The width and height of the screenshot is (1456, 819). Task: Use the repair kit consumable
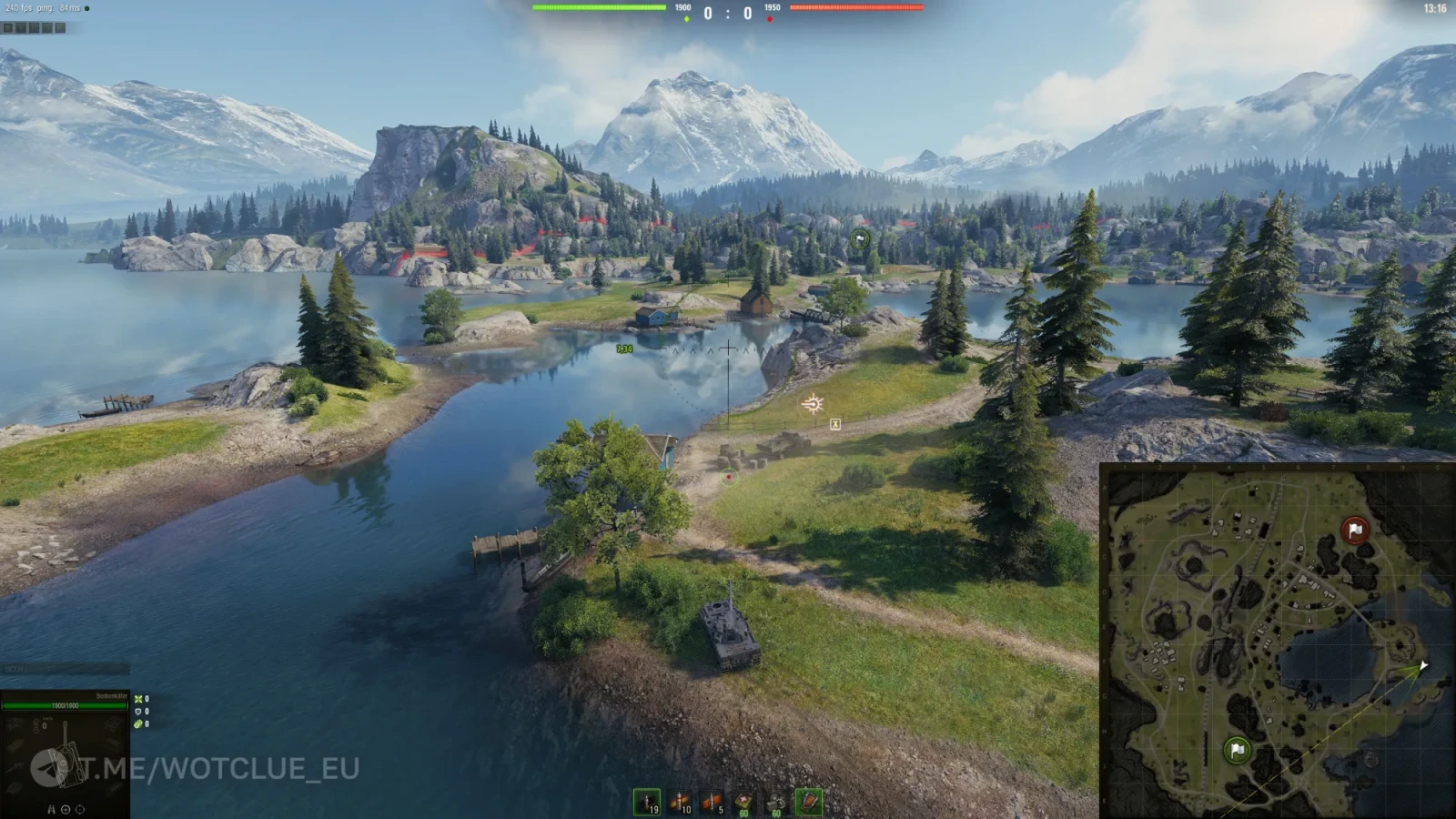[x=776, y=802]
